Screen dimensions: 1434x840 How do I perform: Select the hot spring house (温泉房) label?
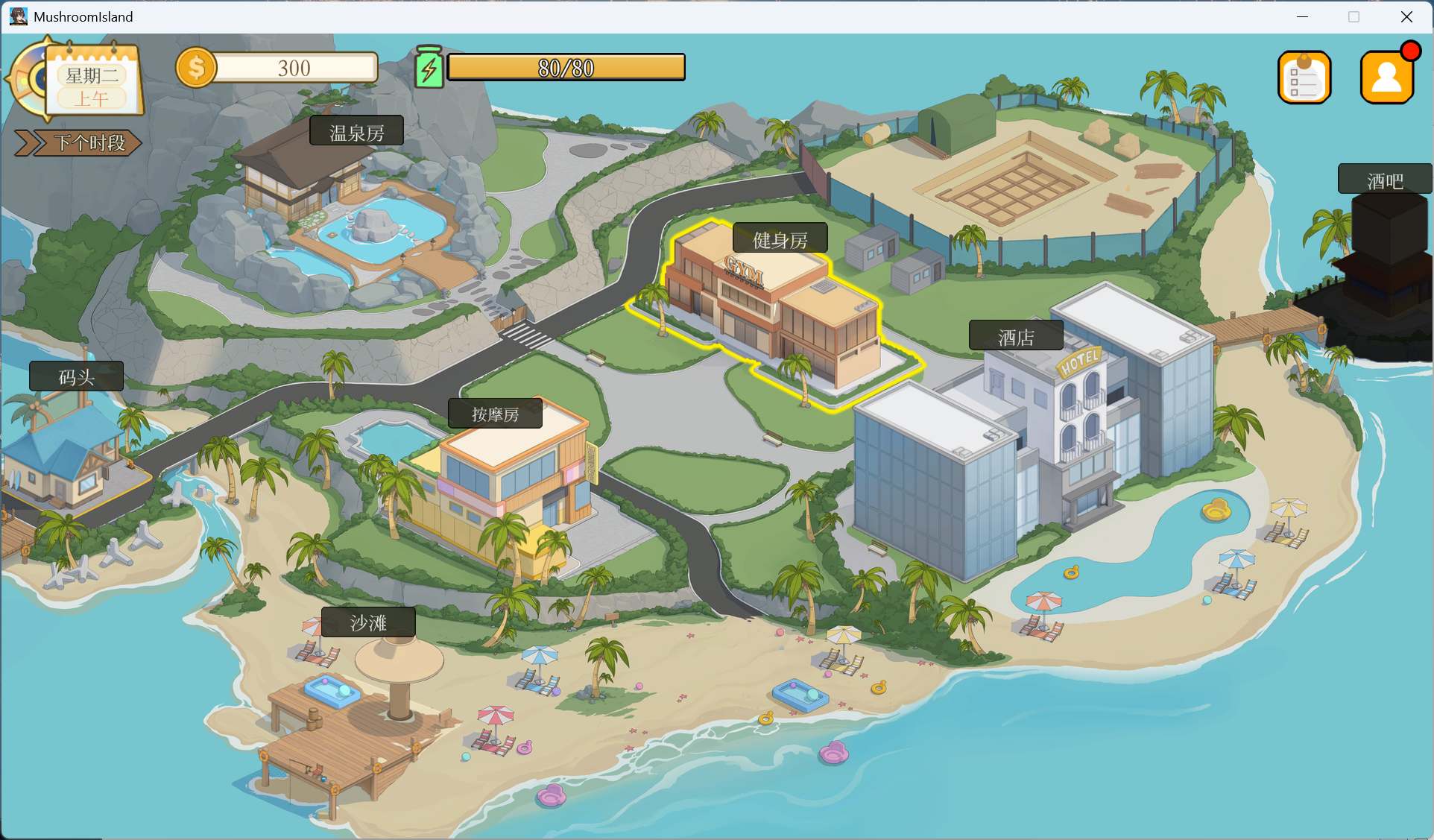tap(356, 132)
